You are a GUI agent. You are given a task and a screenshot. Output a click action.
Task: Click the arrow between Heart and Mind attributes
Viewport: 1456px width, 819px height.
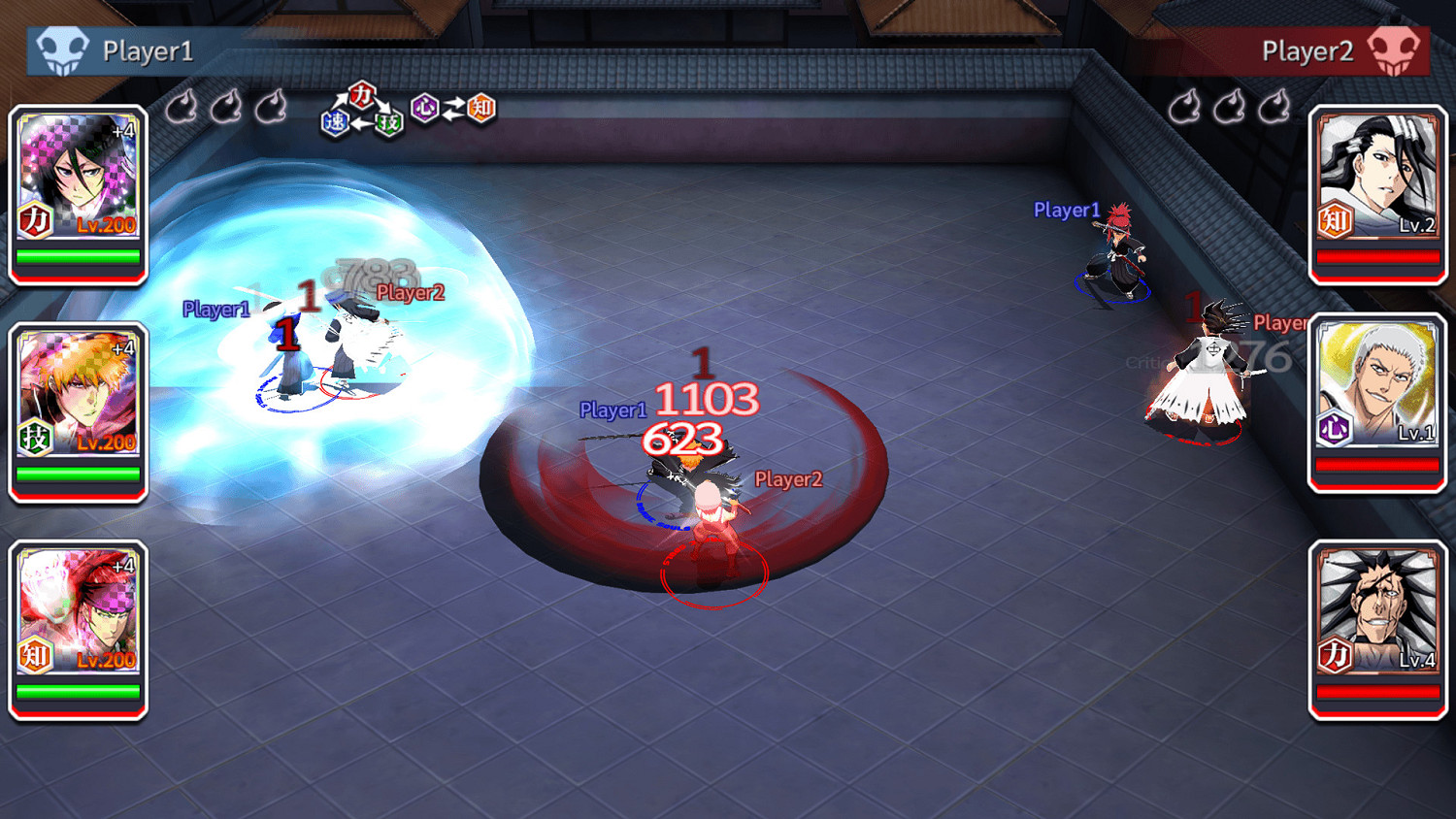point(451,108)
